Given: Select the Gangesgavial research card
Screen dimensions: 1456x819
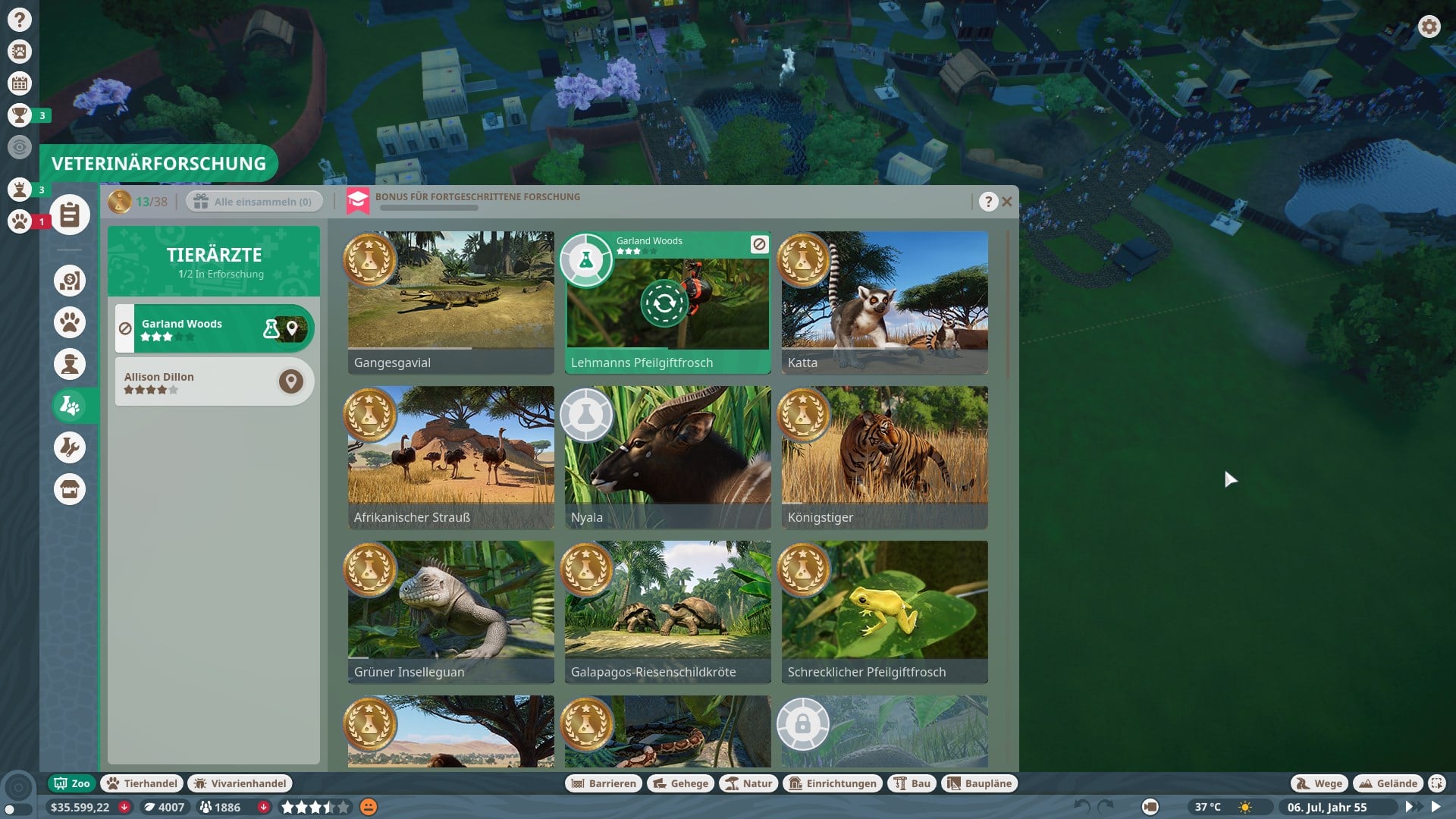Looking at the screenshot, I should point(450,302).
